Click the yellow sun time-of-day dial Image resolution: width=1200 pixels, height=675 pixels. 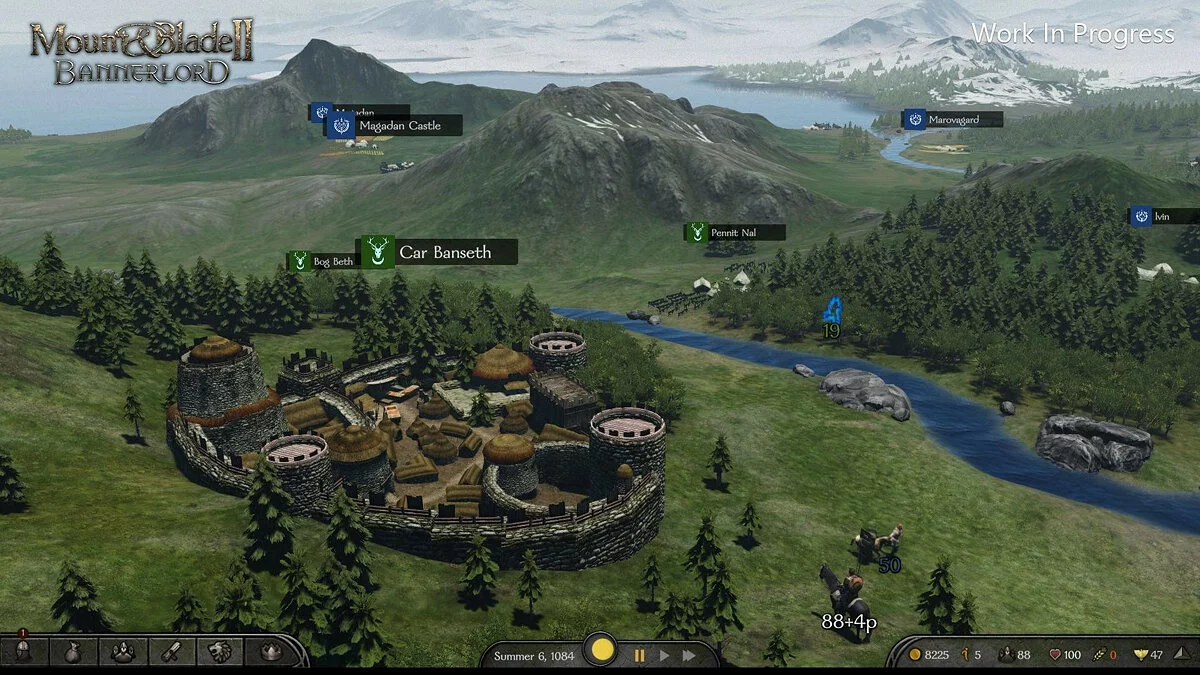point(602,651)
